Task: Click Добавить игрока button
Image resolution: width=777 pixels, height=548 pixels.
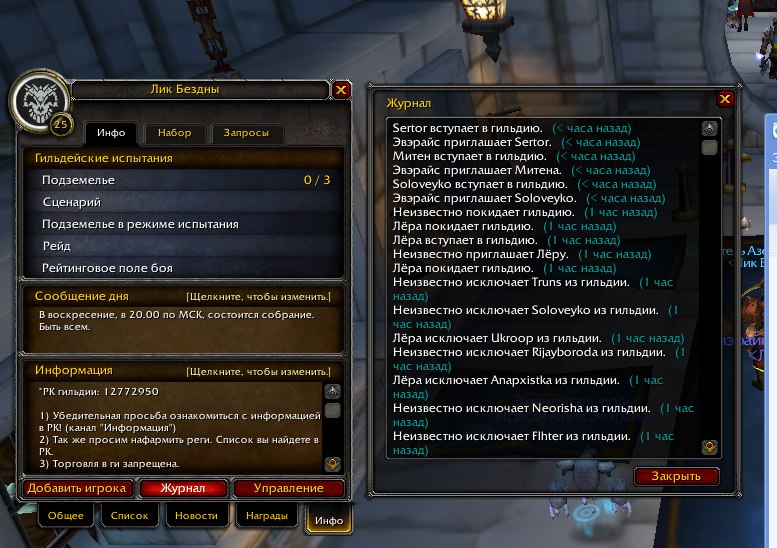Action: coord(77,488)
